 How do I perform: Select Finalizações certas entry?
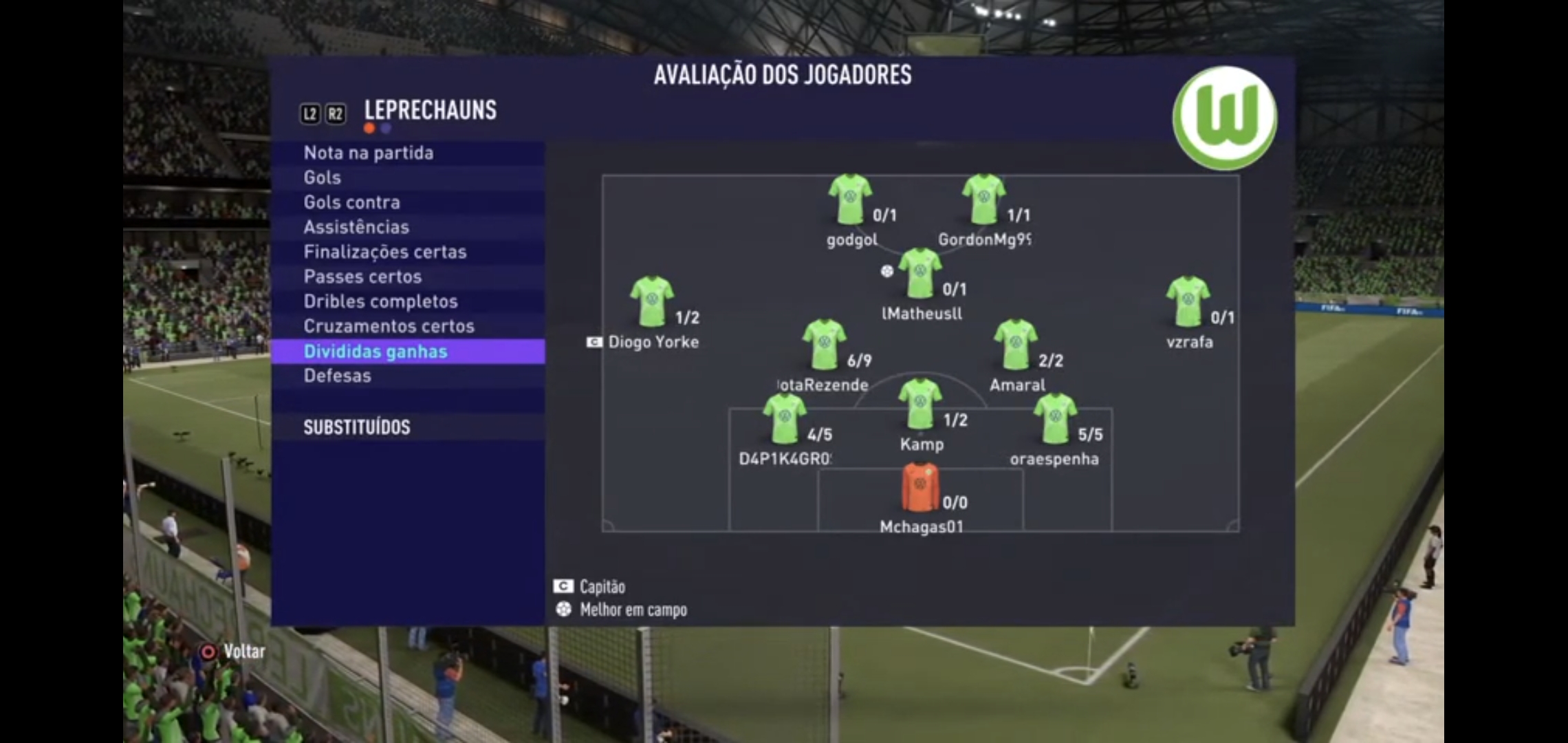384,252
